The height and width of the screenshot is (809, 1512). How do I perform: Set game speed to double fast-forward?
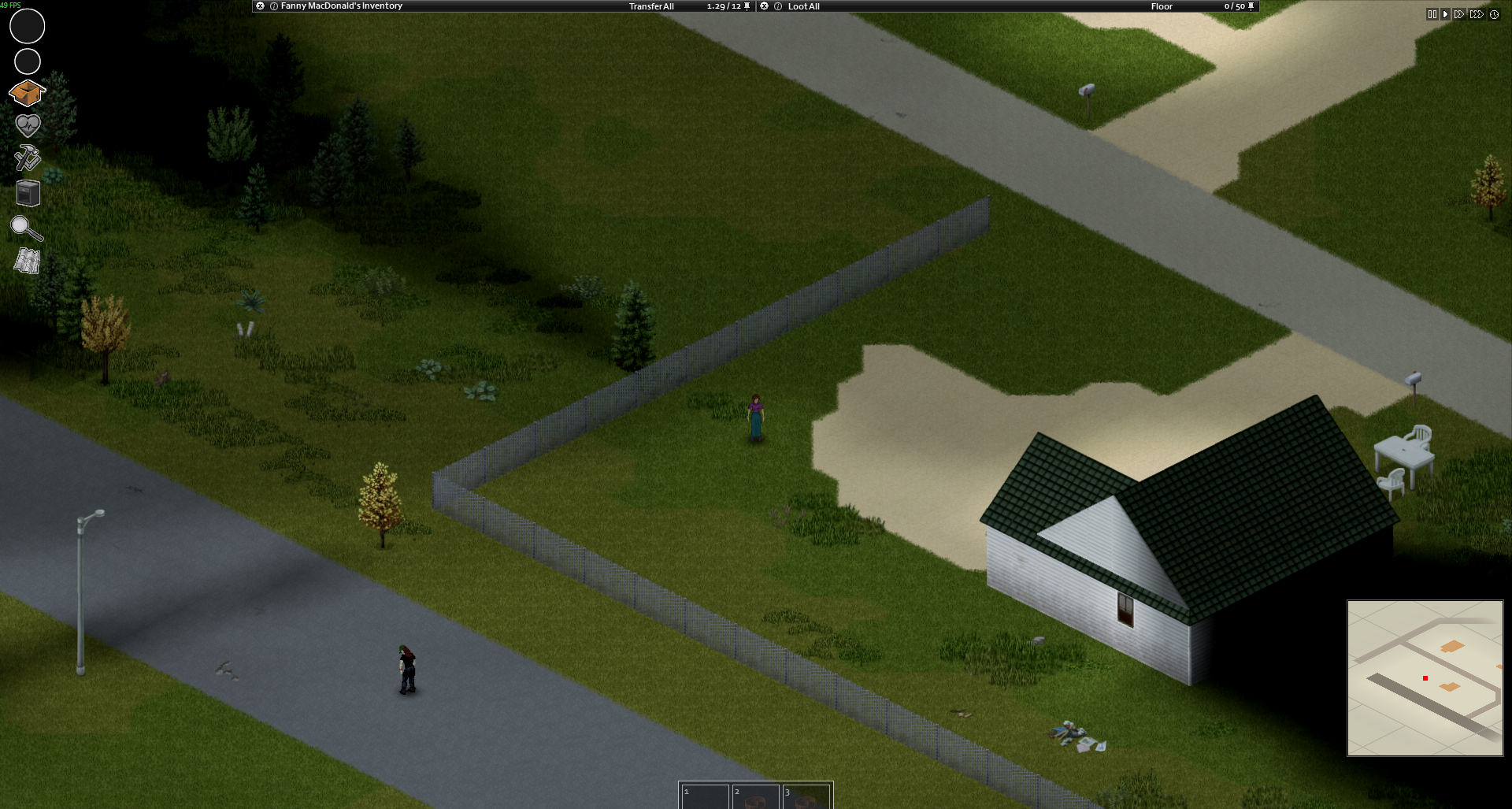tap(1459, 14)
